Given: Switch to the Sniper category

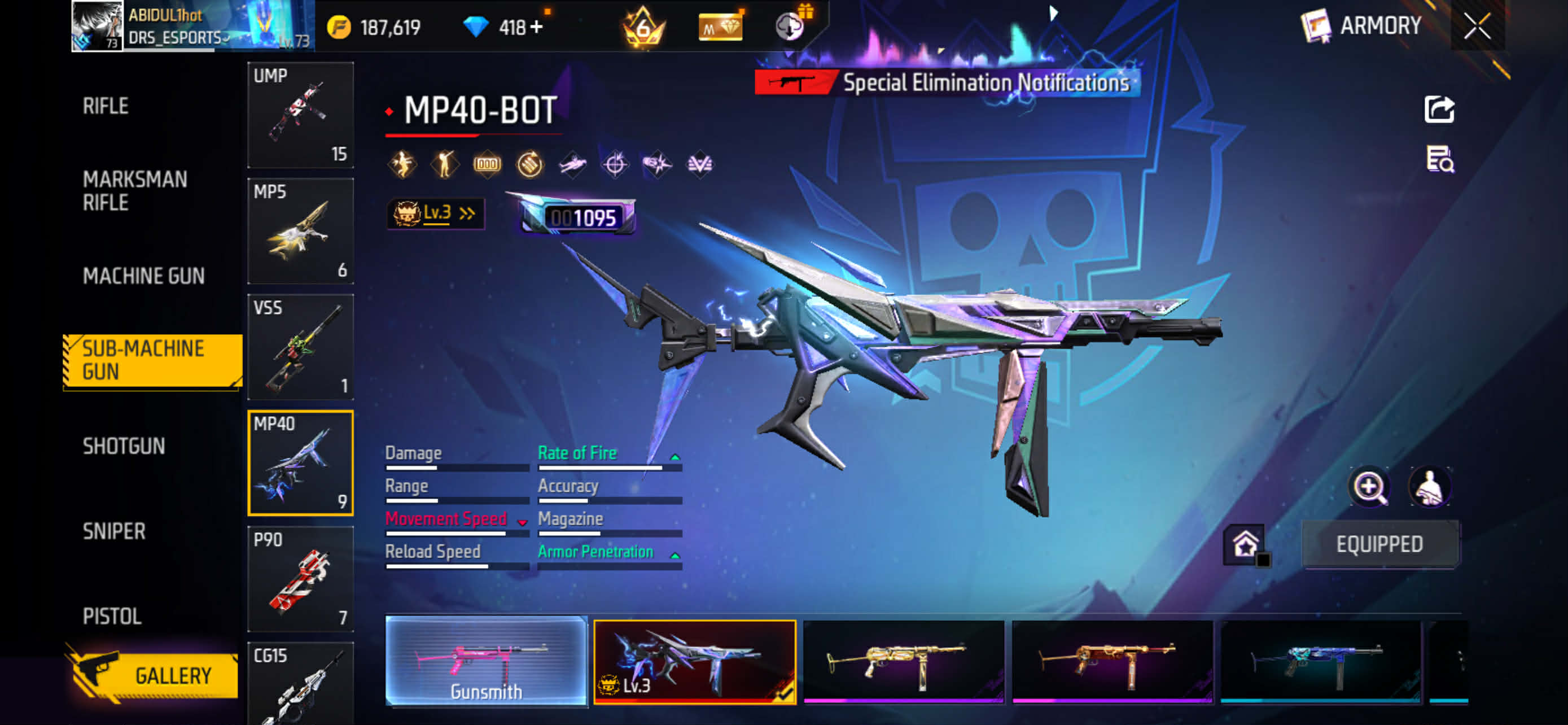Looking at the screenshot, I should [114, 531].
